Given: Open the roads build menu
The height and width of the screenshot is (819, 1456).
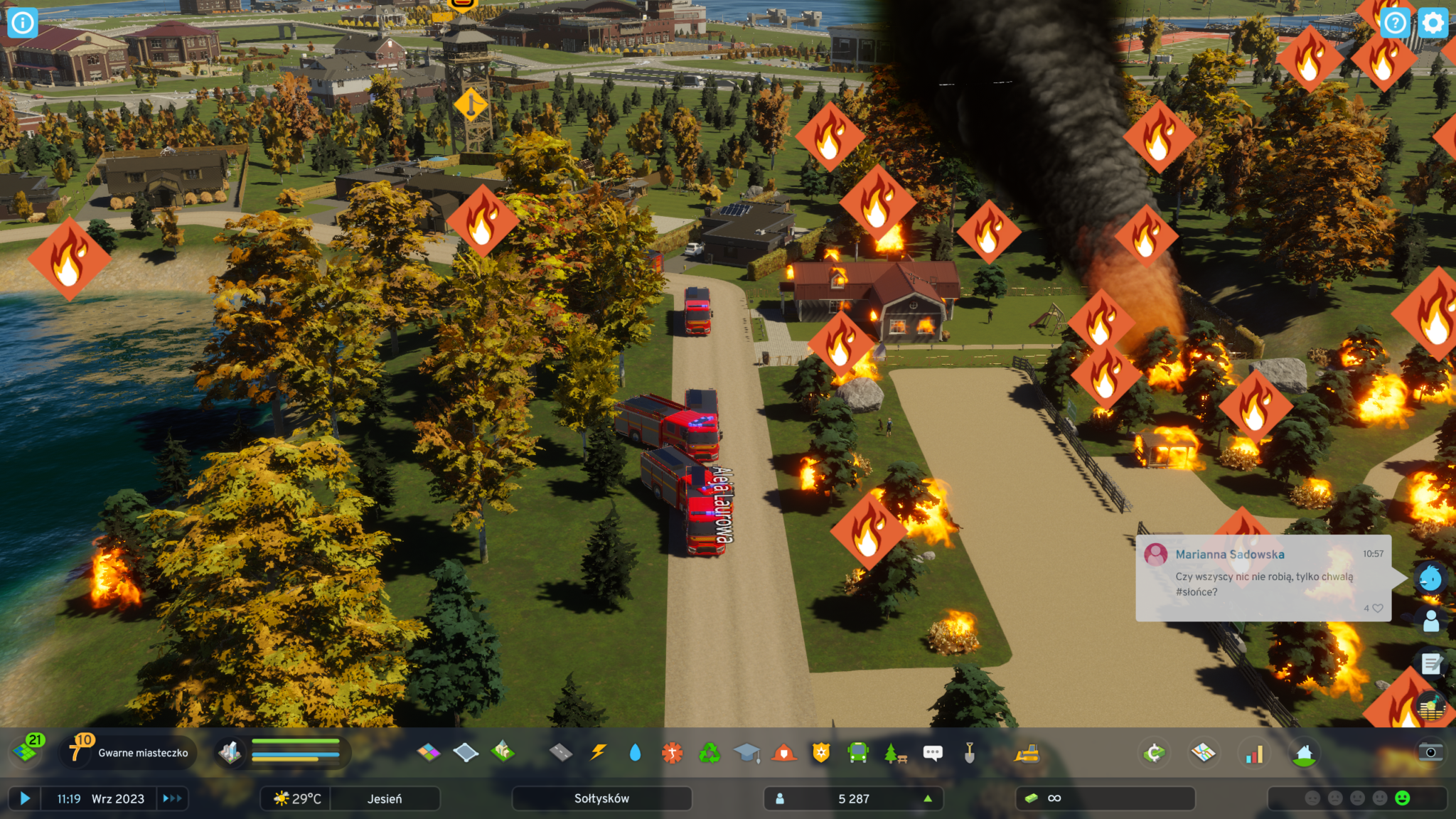Looking at the screenshot, I should (x=561, y=752).
